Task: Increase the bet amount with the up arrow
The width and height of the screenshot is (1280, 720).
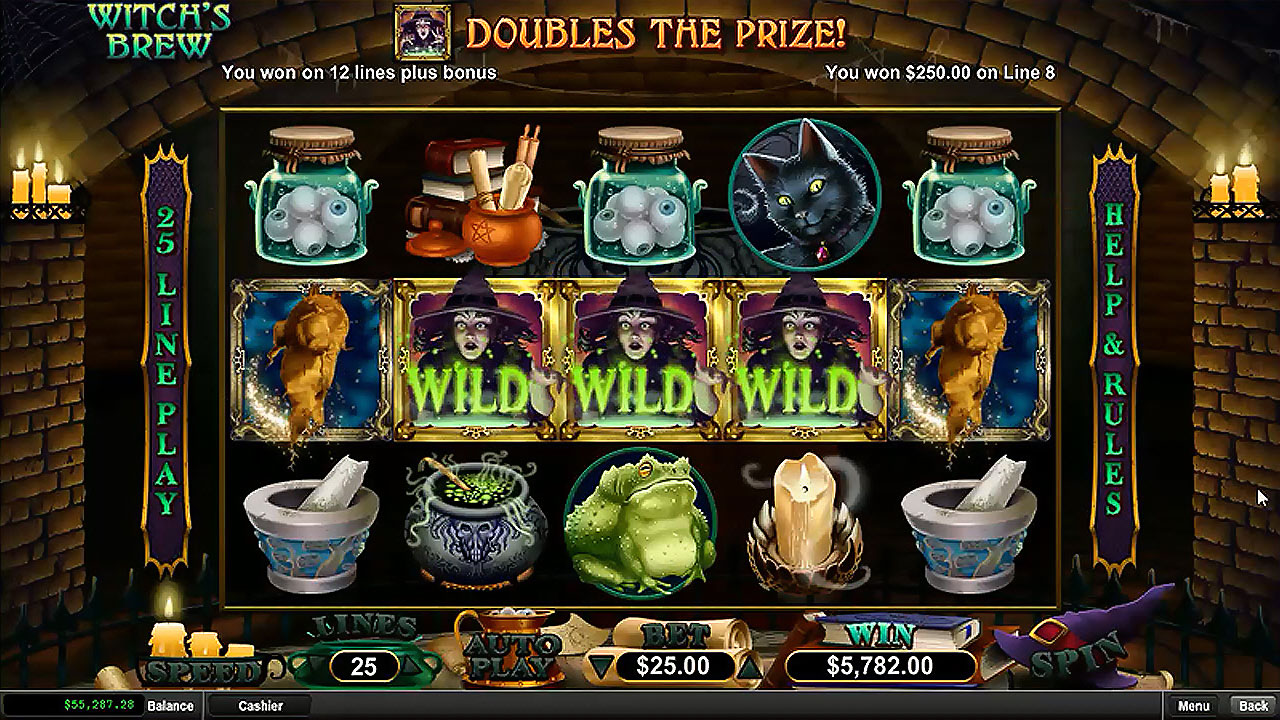Action: coord(748,665)
